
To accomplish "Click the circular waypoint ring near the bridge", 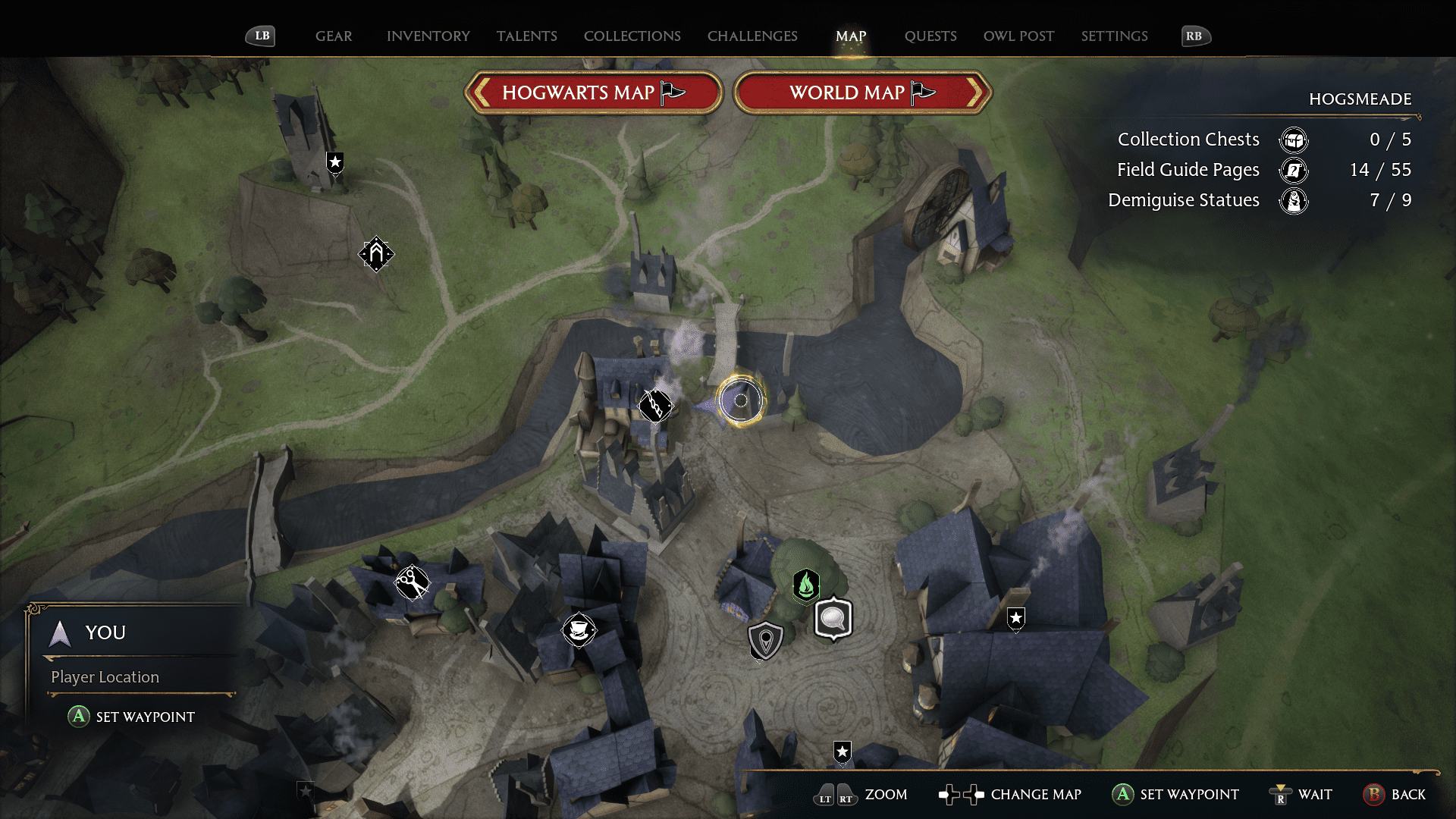I will click(741, 401).
